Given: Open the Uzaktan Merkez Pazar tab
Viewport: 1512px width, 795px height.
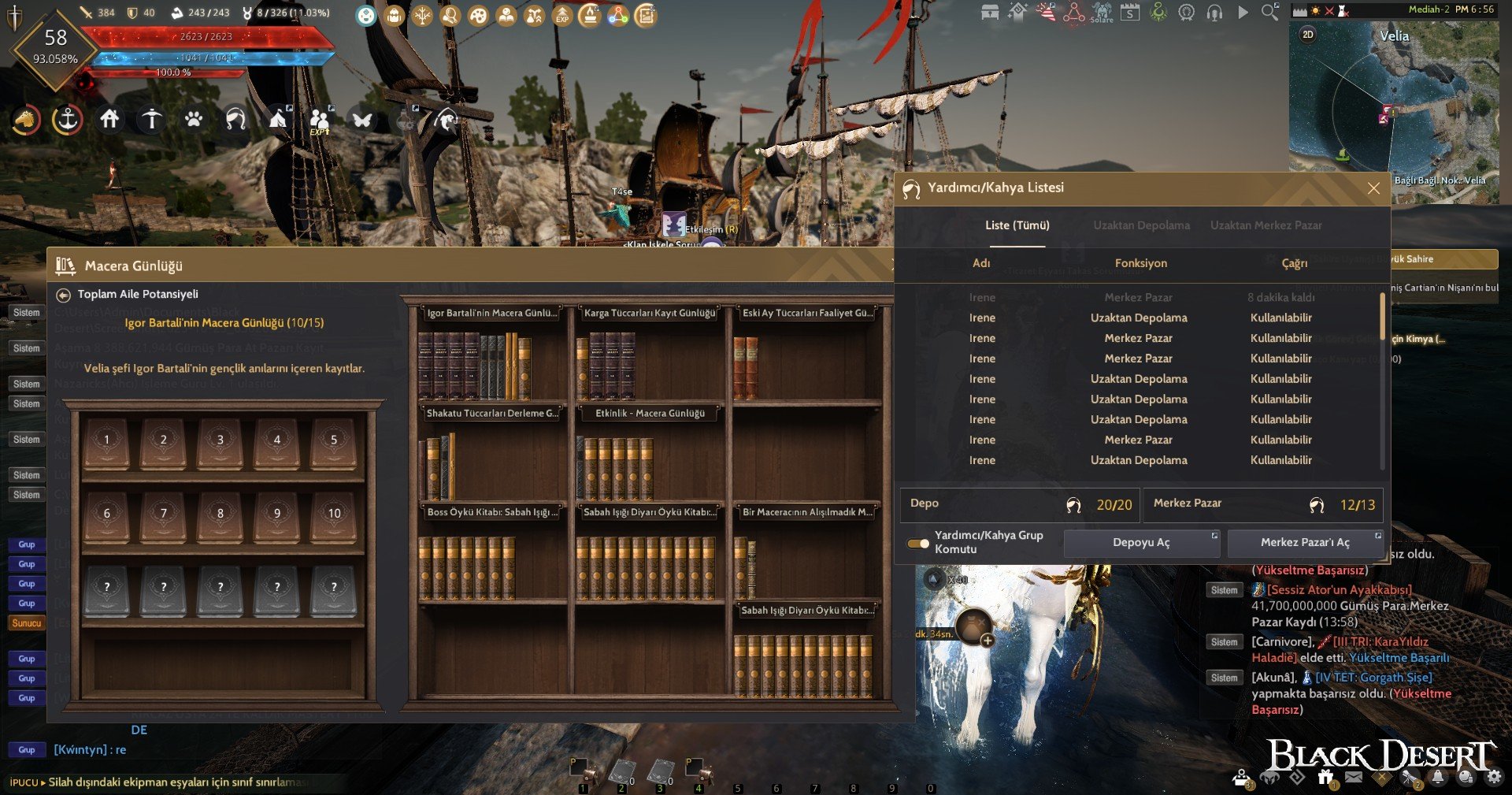Looking at the screenshot, I should click(1266, 225).
